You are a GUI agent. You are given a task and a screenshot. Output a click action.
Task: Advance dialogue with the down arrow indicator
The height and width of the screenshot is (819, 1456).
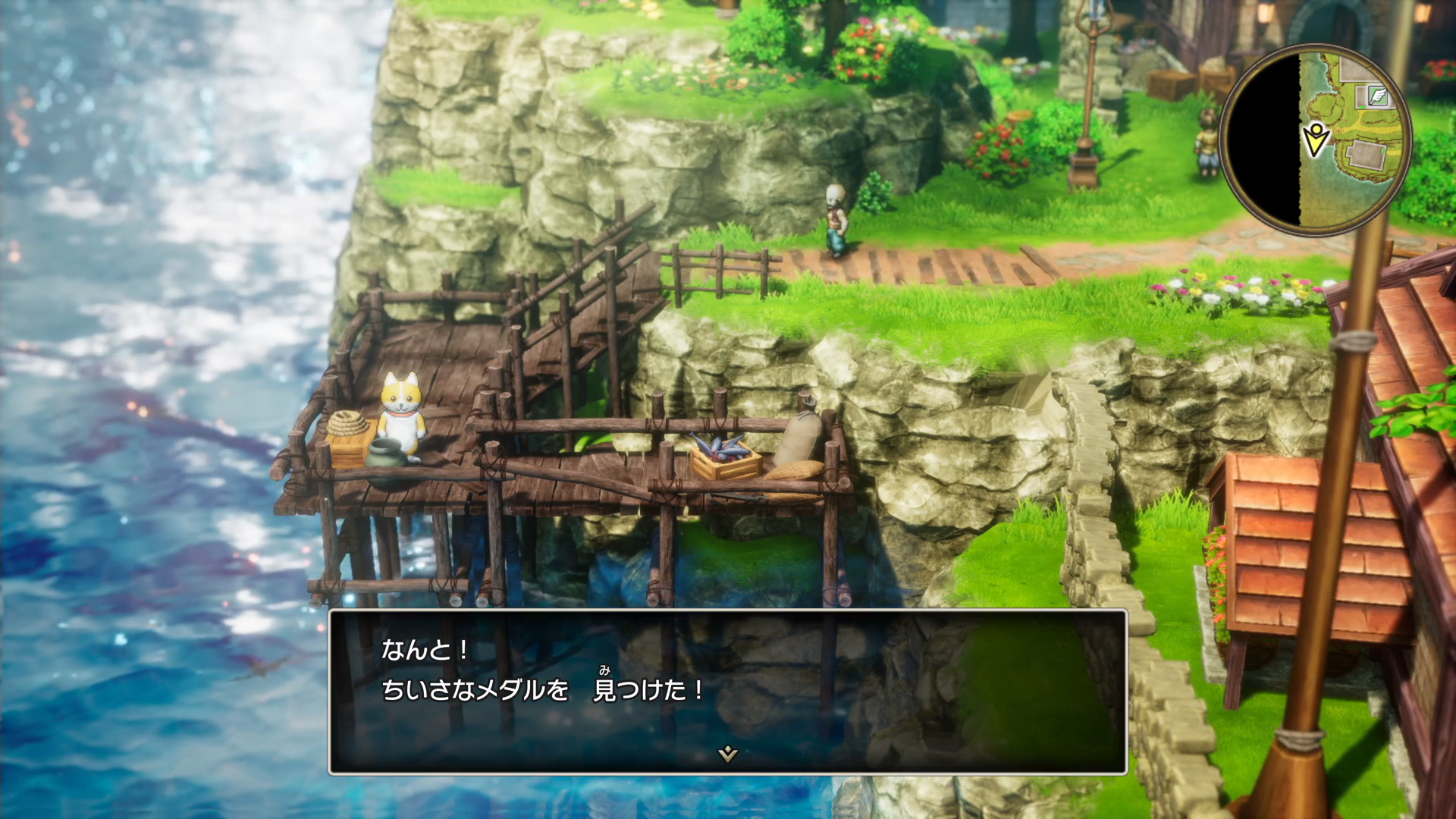point(727,753)
